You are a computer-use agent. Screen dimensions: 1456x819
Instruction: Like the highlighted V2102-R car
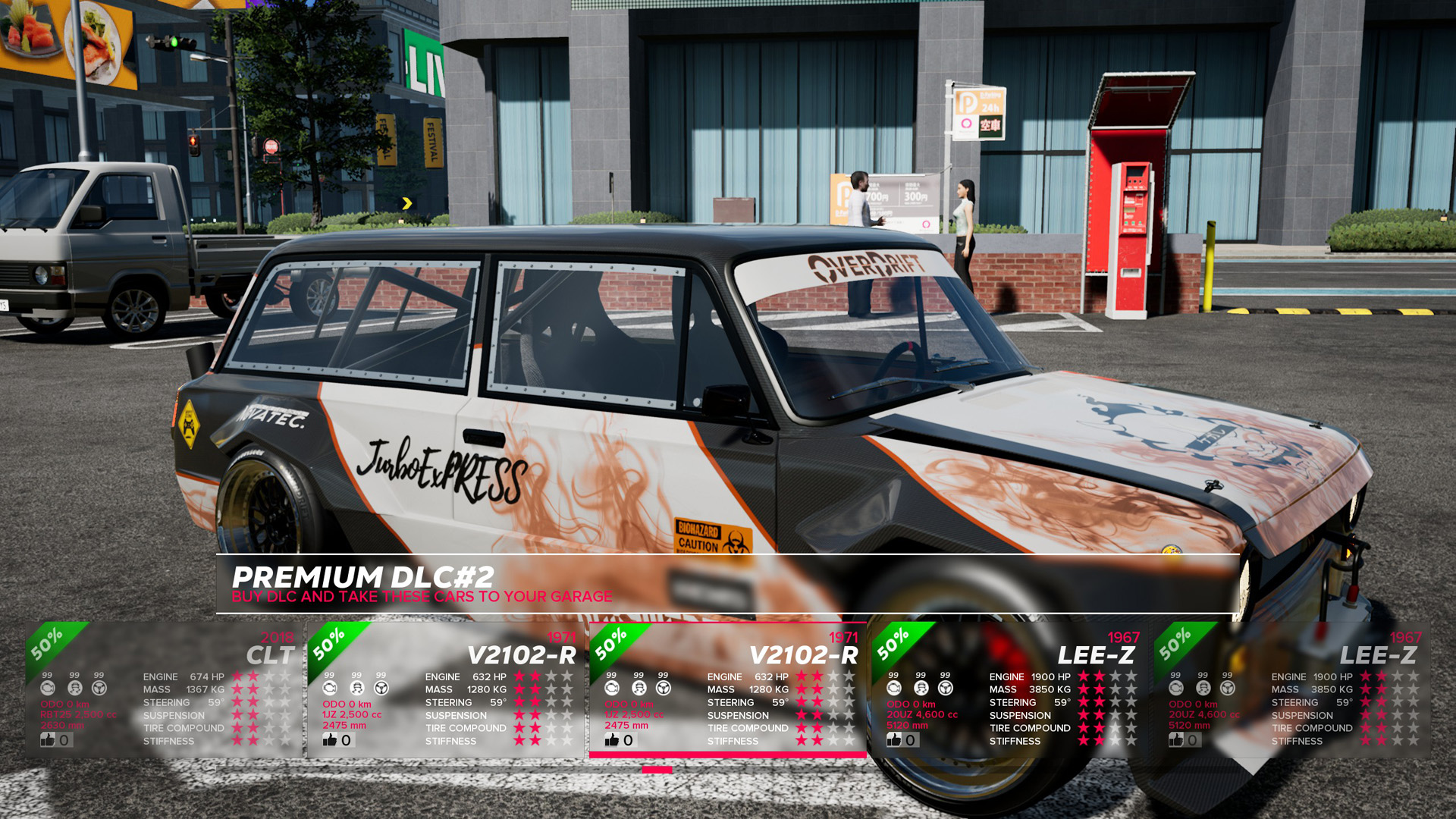610,738
